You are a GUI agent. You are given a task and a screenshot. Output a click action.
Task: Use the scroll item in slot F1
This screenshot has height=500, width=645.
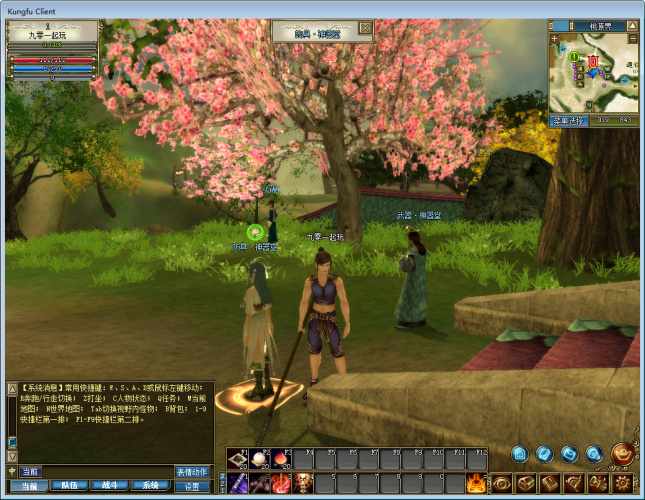[238, 459]
